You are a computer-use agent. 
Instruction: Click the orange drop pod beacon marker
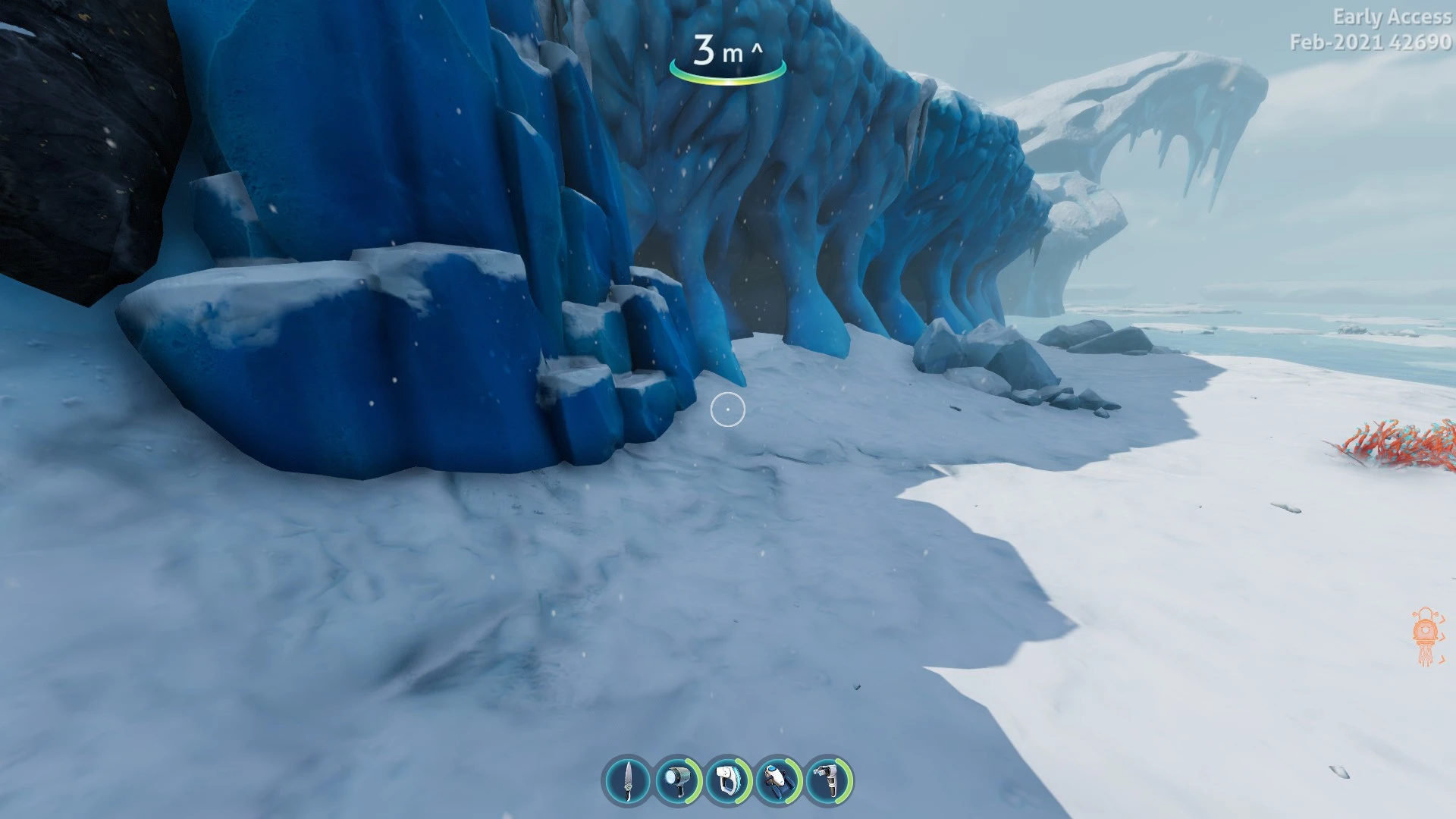(1426, 636)
